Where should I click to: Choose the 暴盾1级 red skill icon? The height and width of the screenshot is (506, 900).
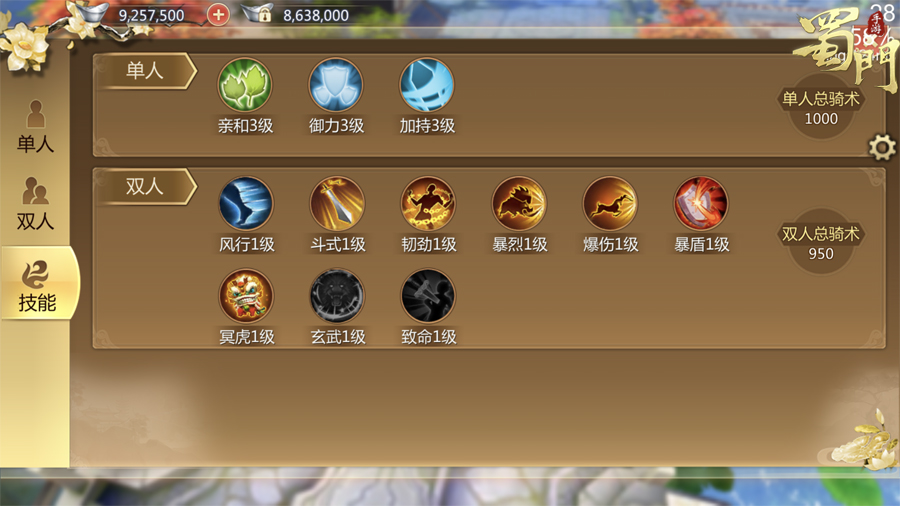[701, 204]
